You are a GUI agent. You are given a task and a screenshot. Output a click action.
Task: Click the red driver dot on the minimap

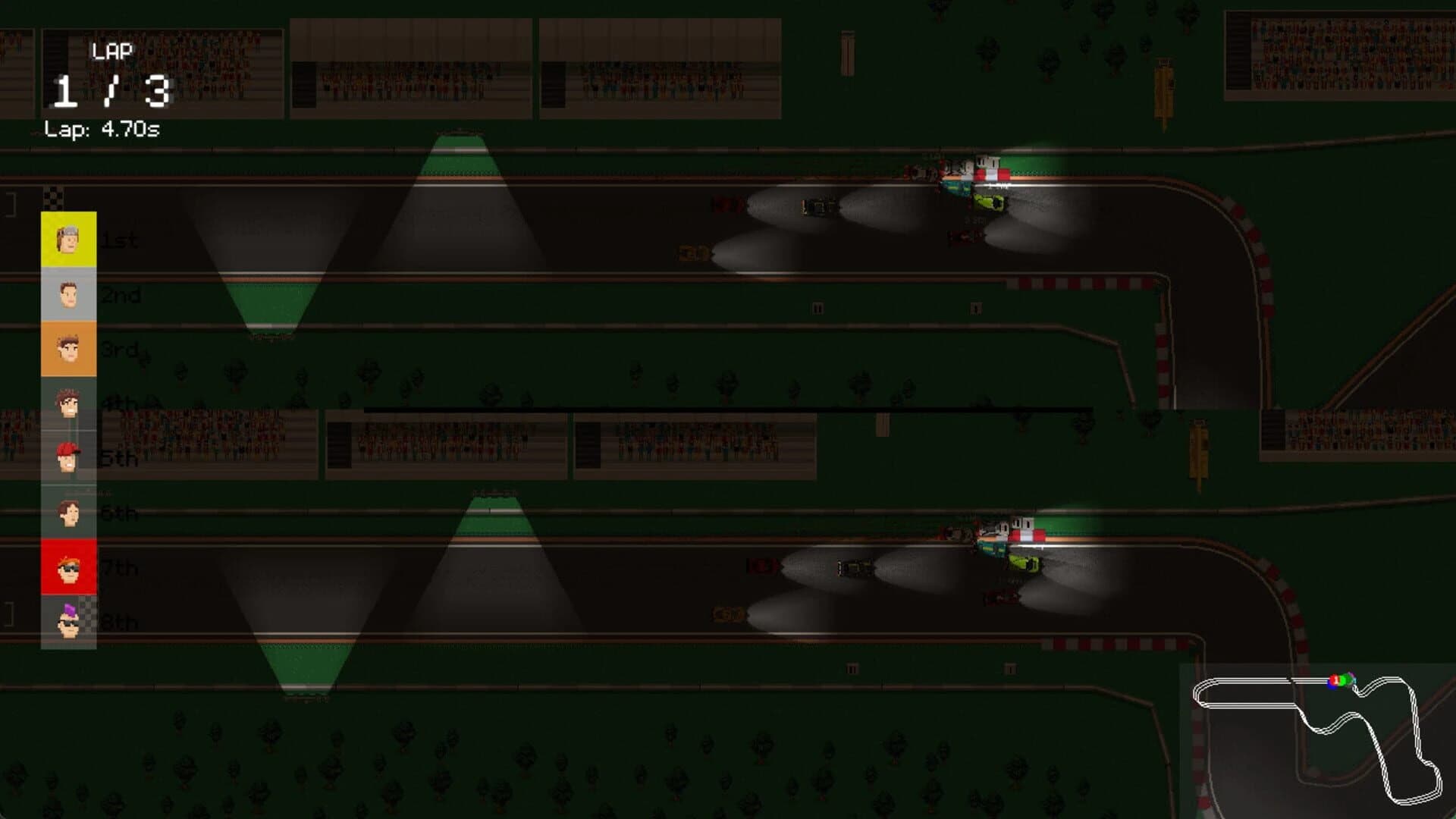(1334, 681)
